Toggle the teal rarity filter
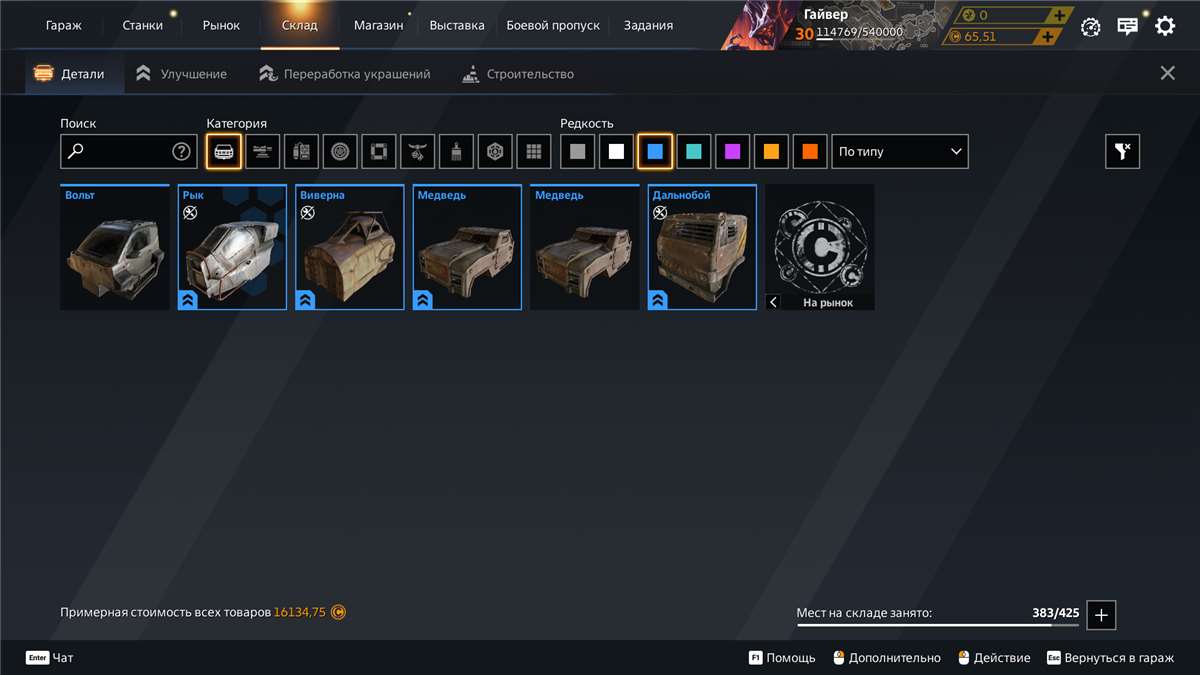This screenshot has width=1200, height=675. coord(694,152)
